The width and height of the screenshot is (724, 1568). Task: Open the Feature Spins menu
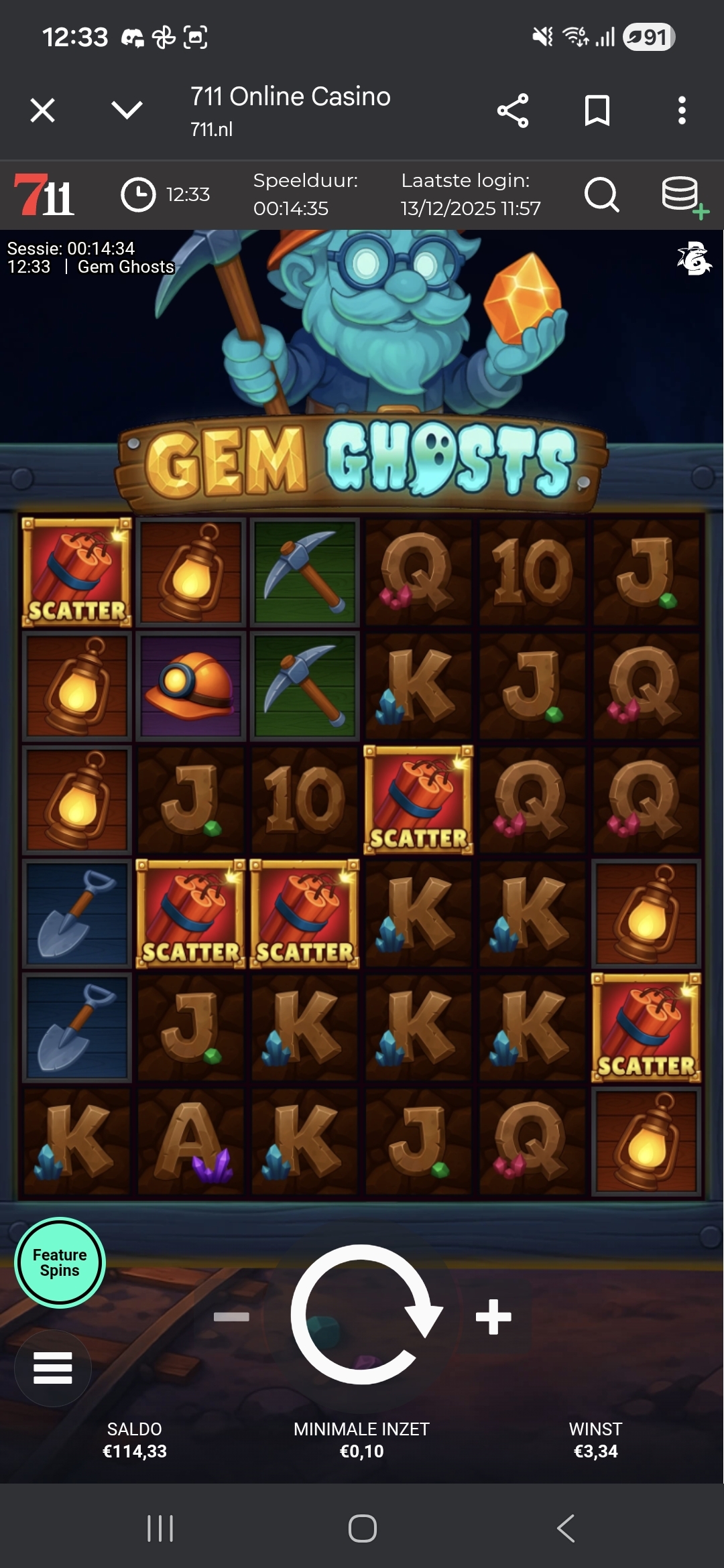[60, 1262]
